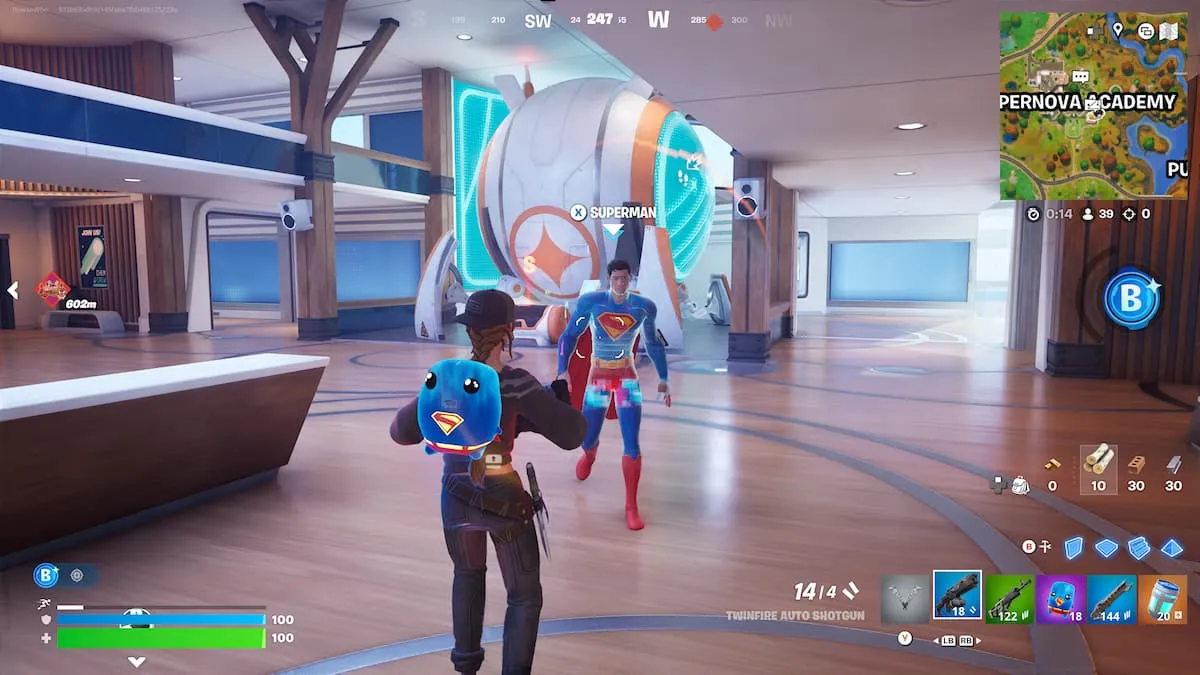Select the location pin icon on minimap
The height and width of the screenshot is (675, 1200).
1117,31
